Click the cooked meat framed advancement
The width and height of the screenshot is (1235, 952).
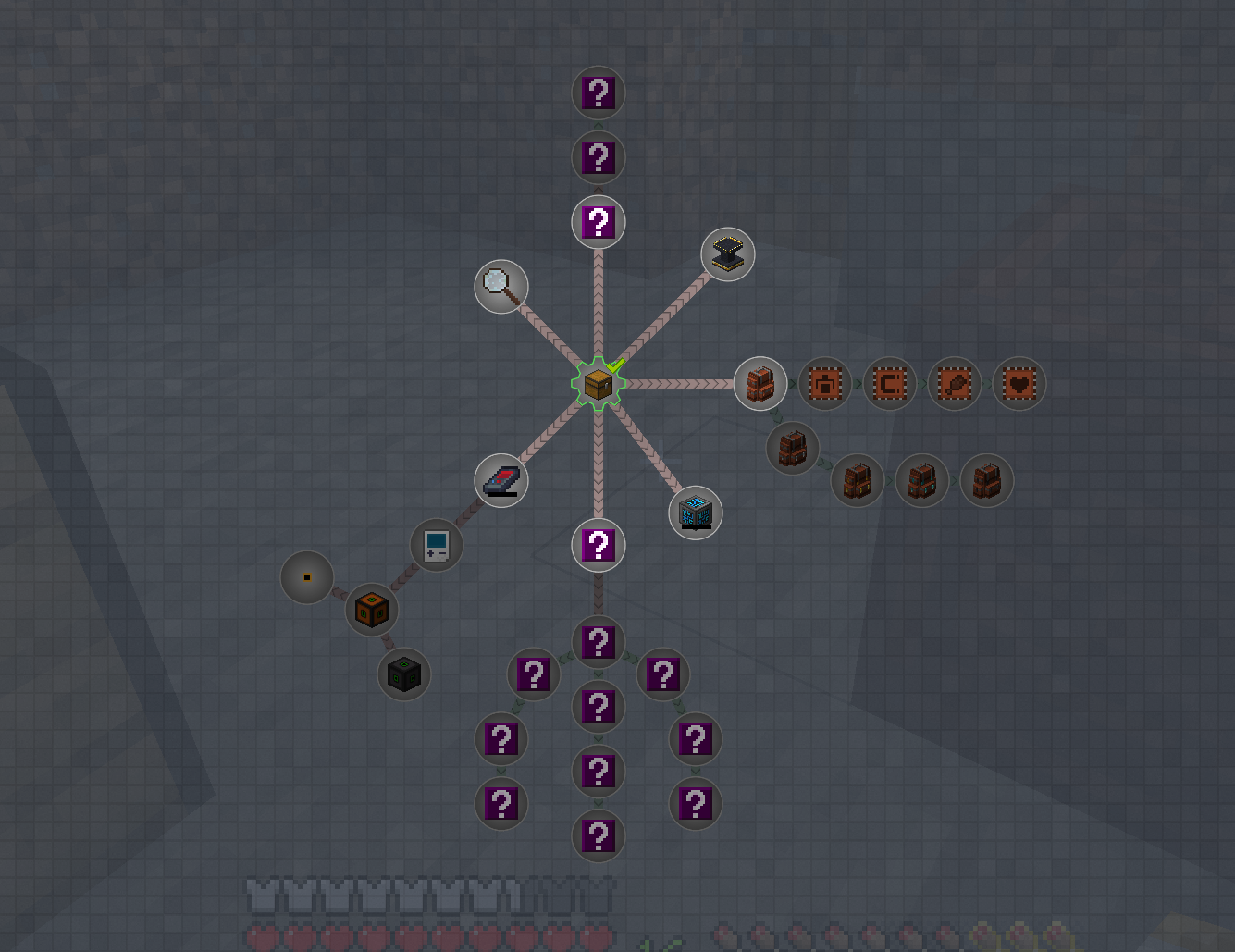click(x=954, y=383)
